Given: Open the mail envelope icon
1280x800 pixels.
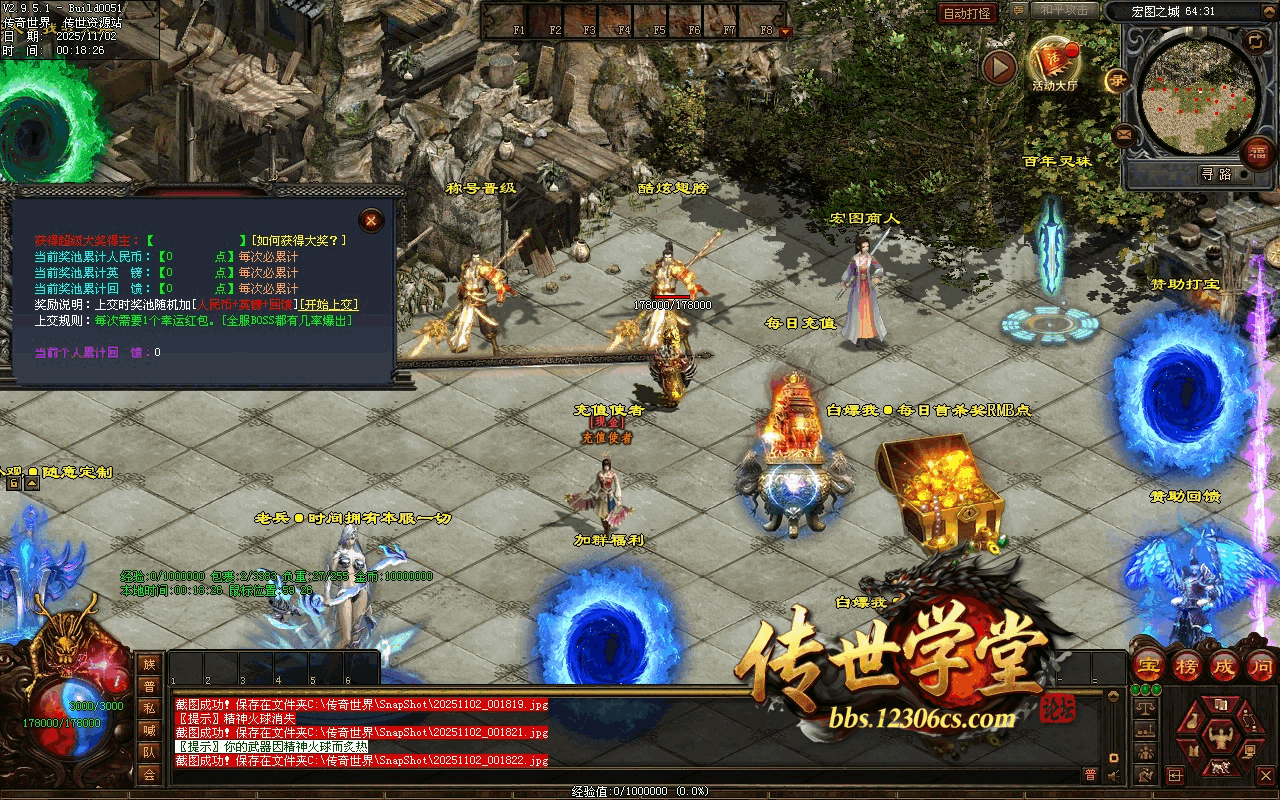Looking at the screenshot, I should click(1123, 134).
